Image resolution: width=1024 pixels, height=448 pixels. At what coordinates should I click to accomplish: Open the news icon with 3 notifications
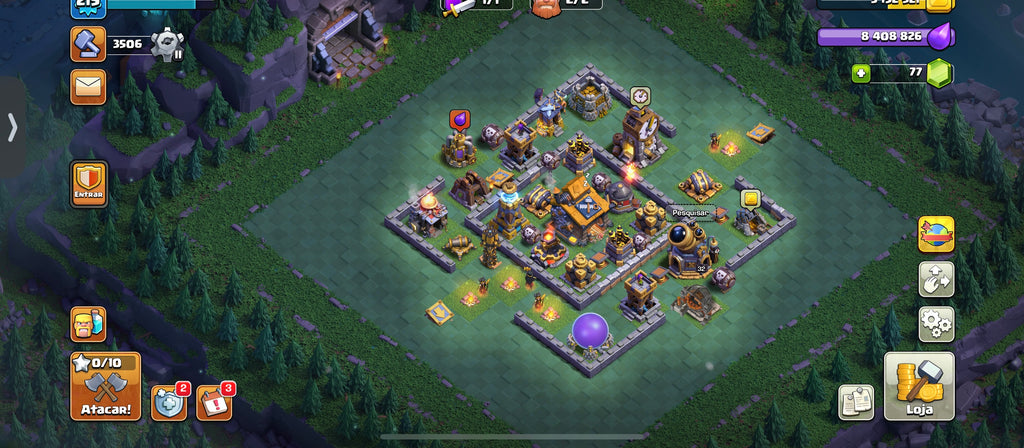tap(213, 402)
